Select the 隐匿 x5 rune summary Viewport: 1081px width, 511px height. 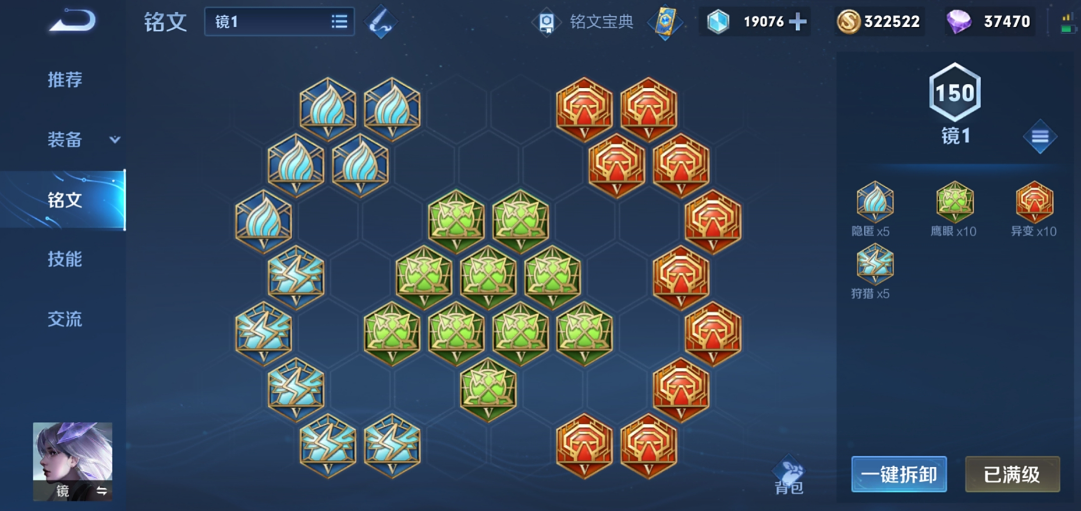[x=874, y=210]
